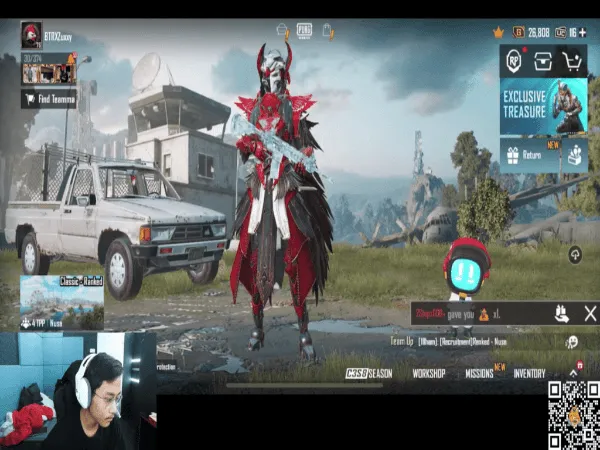The height and width of the screenshot is (450, 600).
Task: Open the crown rank icon
Action: (498, 32)
